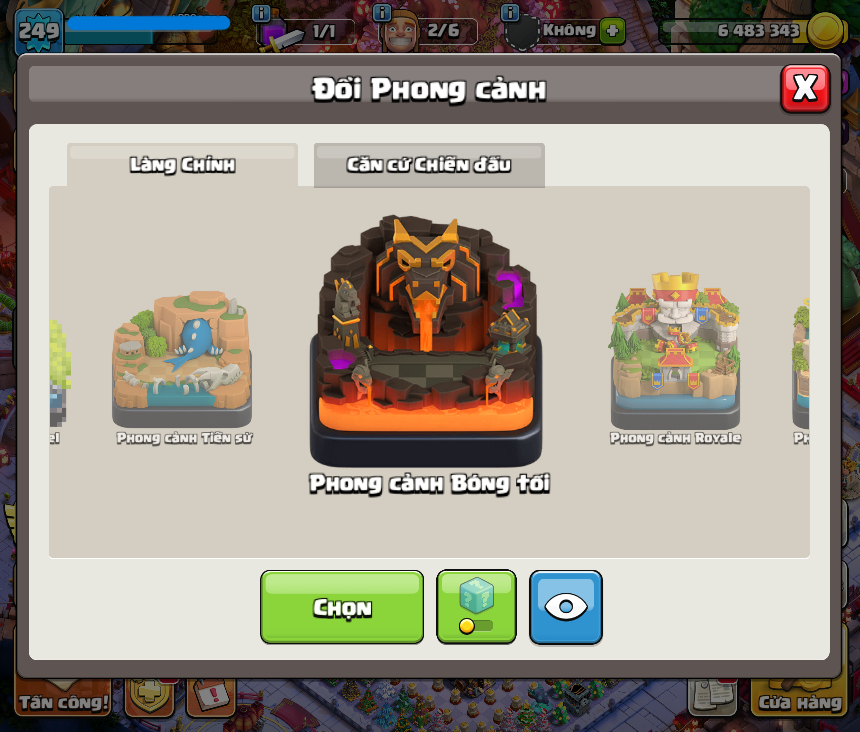The width and height of the screenshot is (860, 732).
Task: Confirm with the green Chọn button
Action: tap(342, 607)
